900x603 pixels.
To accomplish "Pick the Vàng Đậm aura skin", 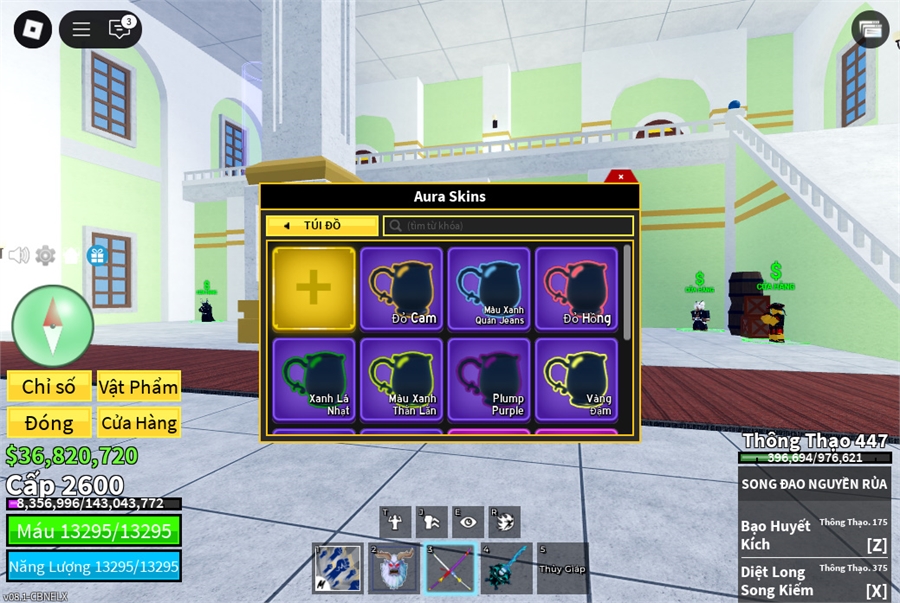I will coord(576,379).
